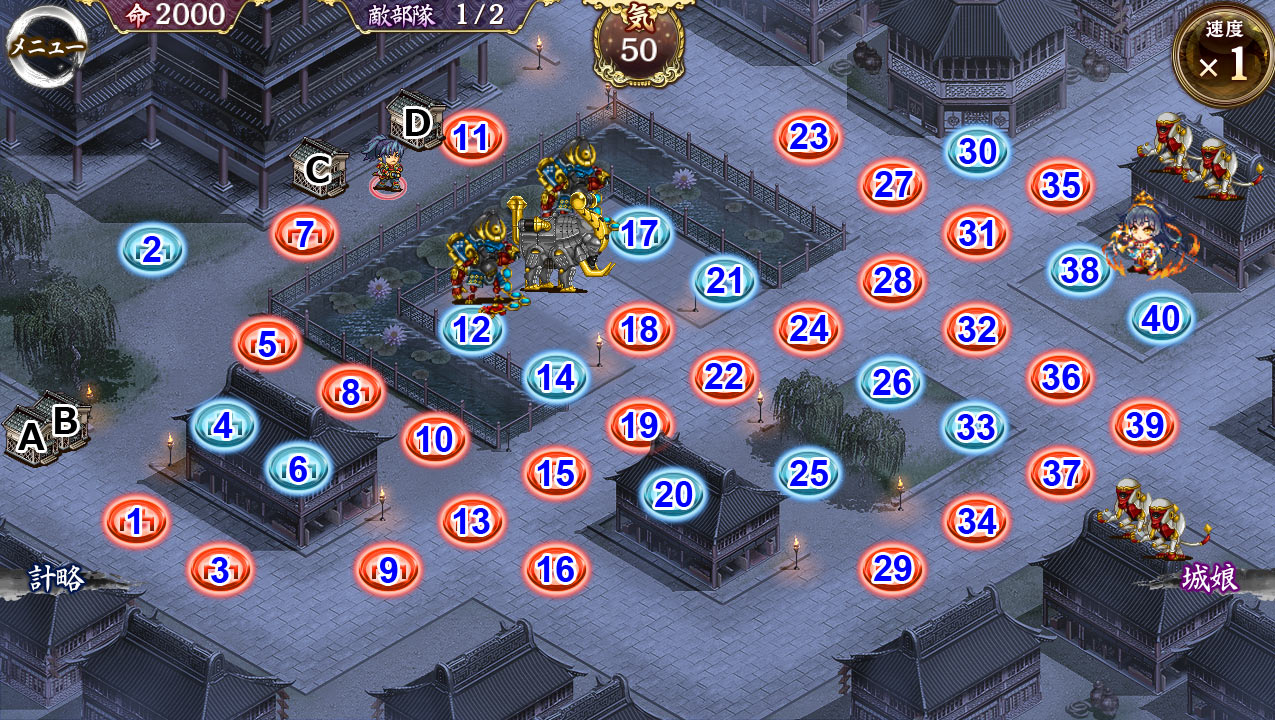Choose blue placement tile 30
Viewport: 1275px width, 720px height.
[x=977, y=152]
